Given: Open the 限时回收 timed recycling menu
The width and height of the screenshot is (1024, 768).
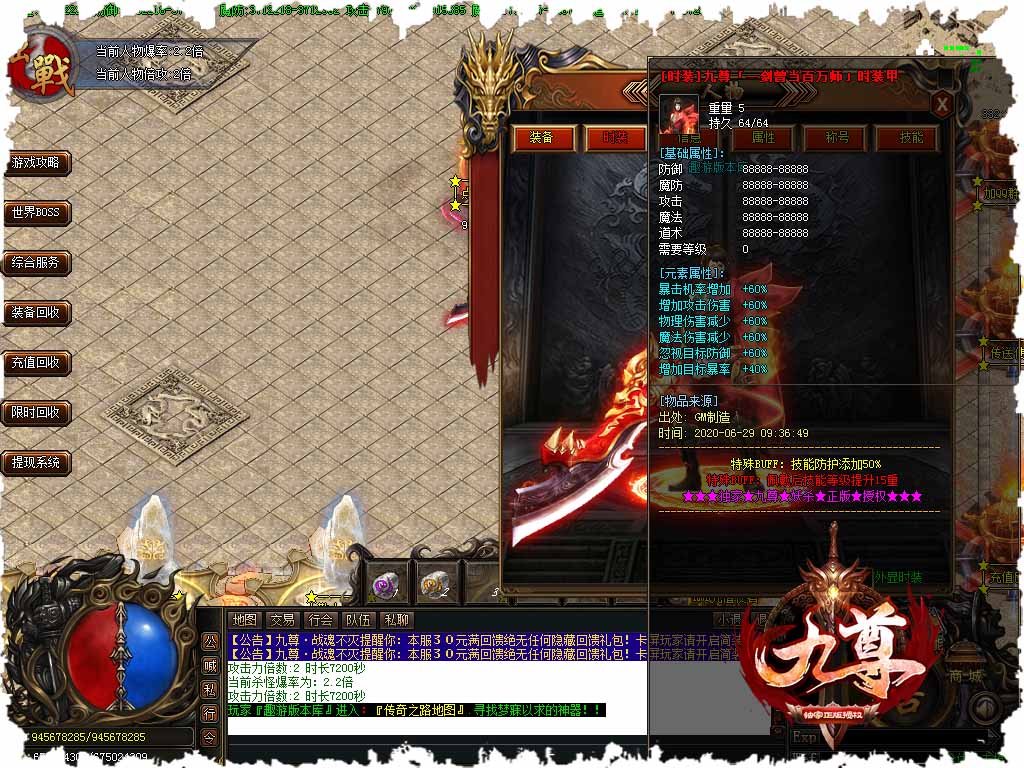Looking at the screenshot, I should pos(36,412).
